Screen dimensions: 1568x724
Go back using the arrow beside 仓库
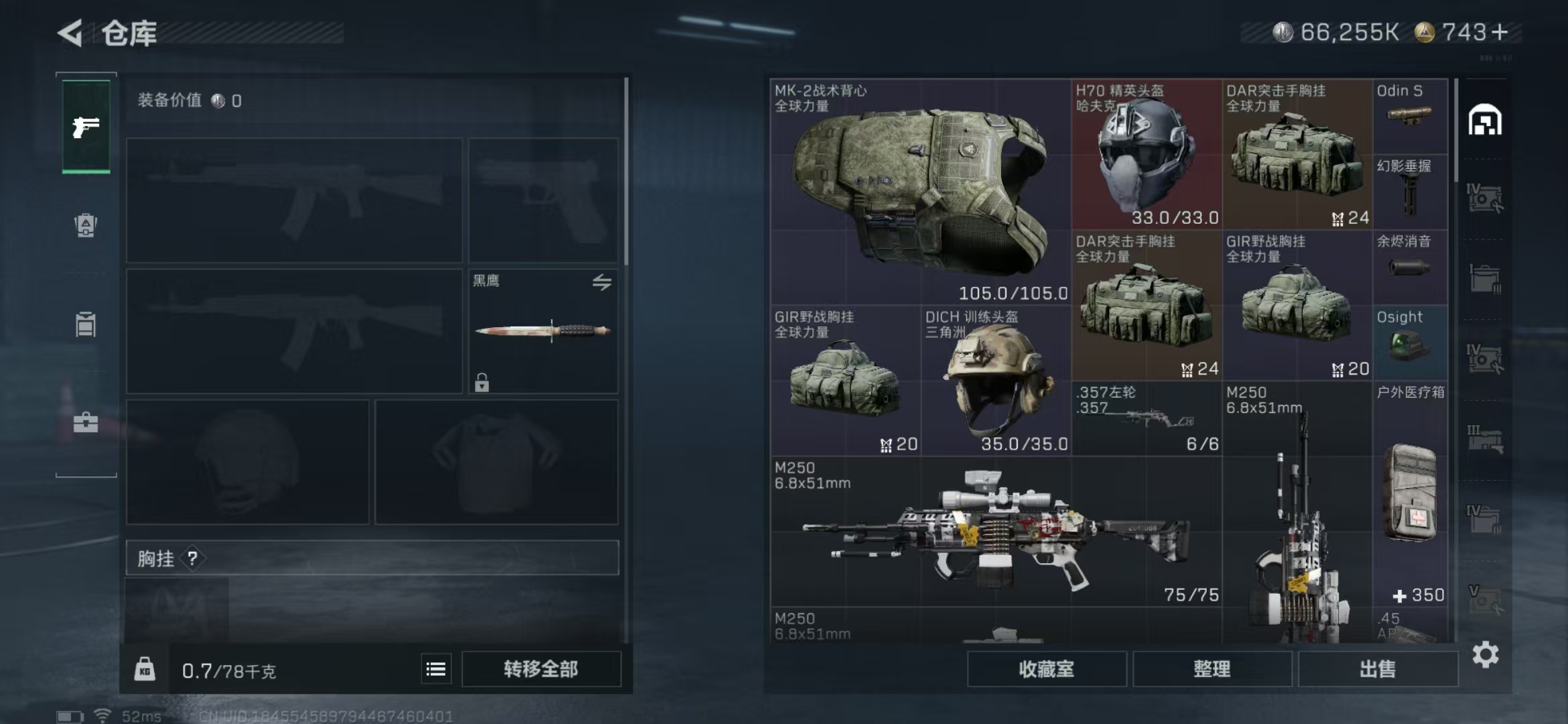[x=70, y=33]
